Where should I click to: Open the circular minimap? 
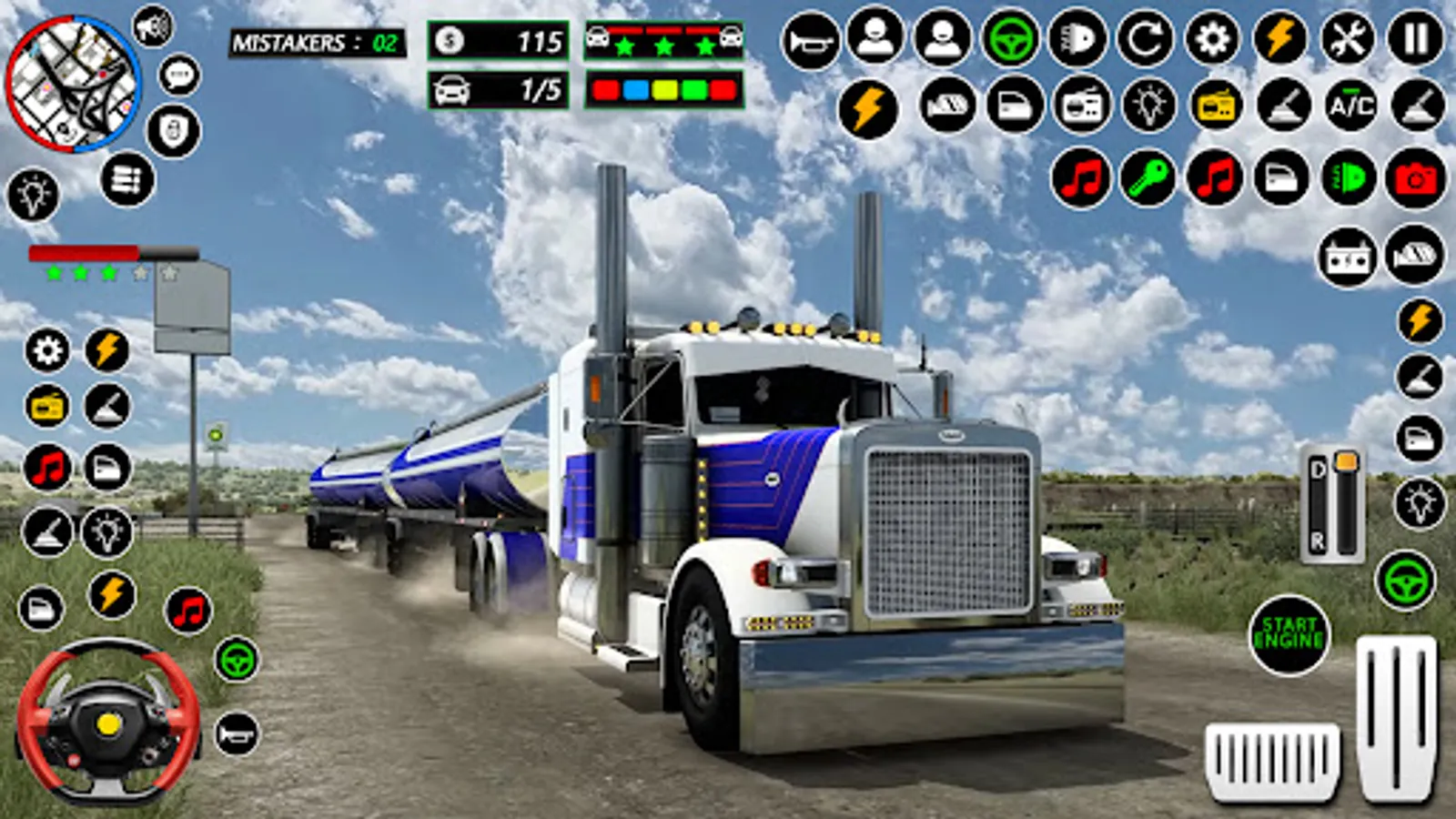[73, 84]
